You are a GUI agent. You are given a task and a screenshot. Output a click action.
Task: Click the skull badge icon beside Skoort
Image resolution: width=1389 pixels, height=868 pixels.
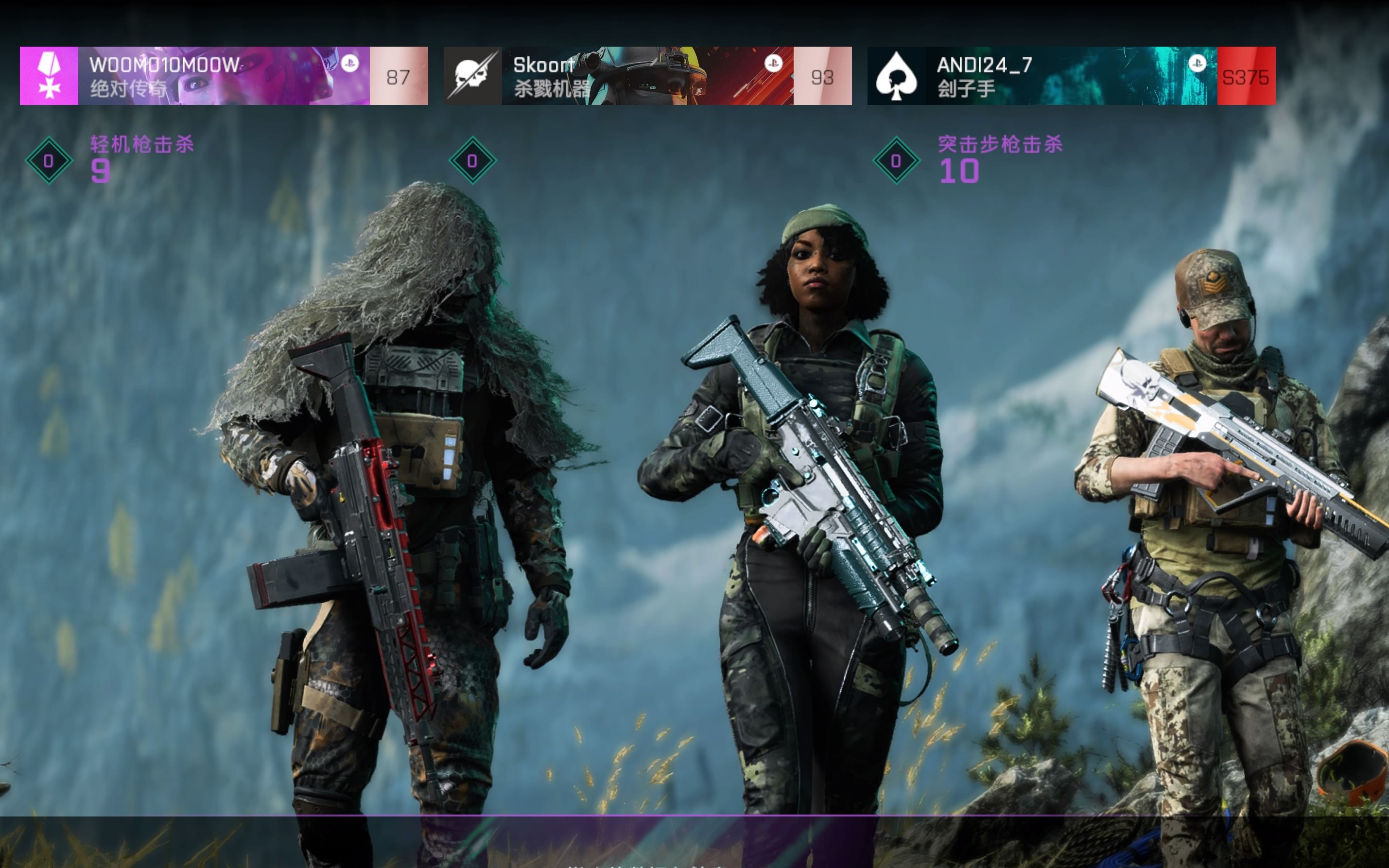point(472,76)
